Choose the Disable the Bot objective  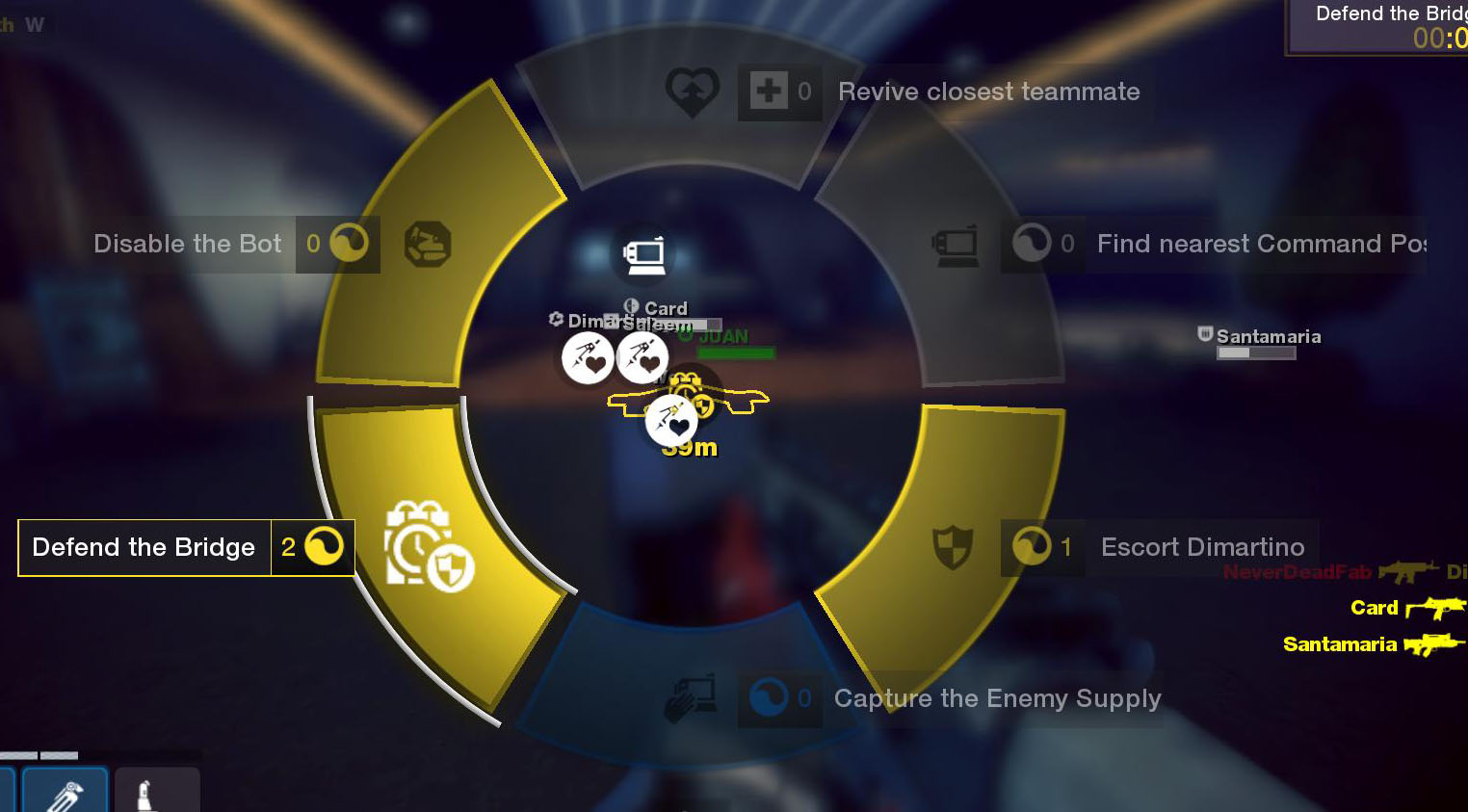click(188, 244)
